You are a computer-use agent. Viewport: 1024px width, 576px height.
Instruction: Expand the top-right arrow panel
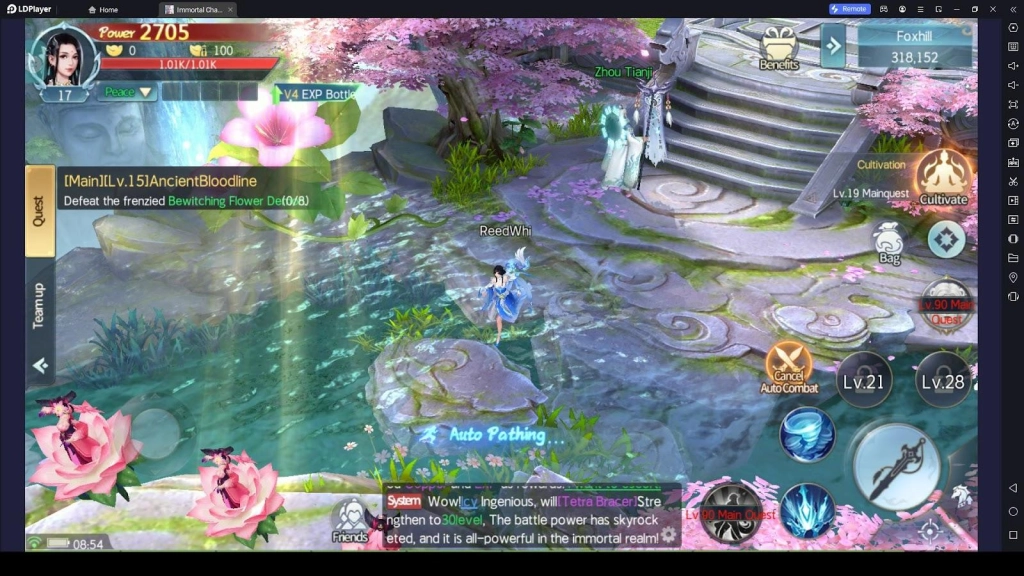click(833, 44)
